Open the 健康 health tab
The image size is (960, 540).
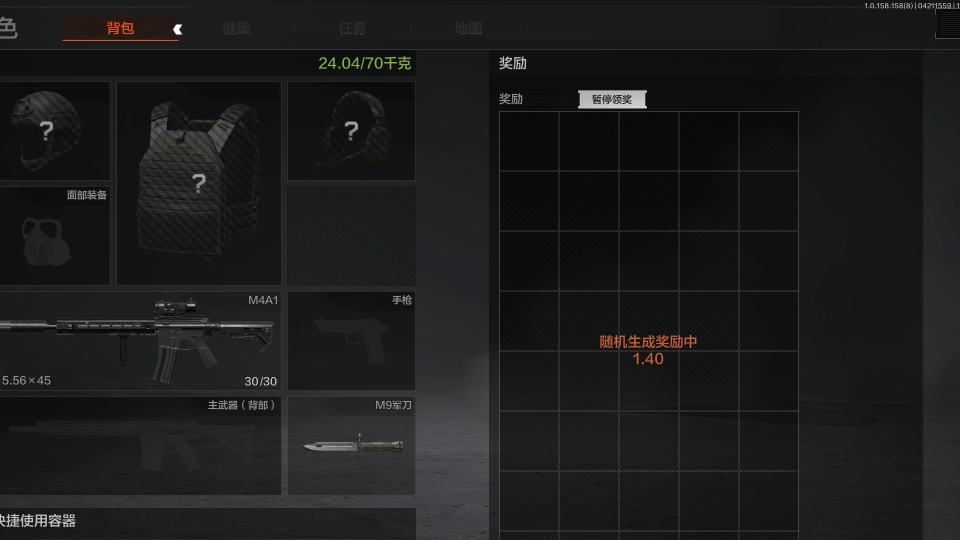click(x=236, y=28)
